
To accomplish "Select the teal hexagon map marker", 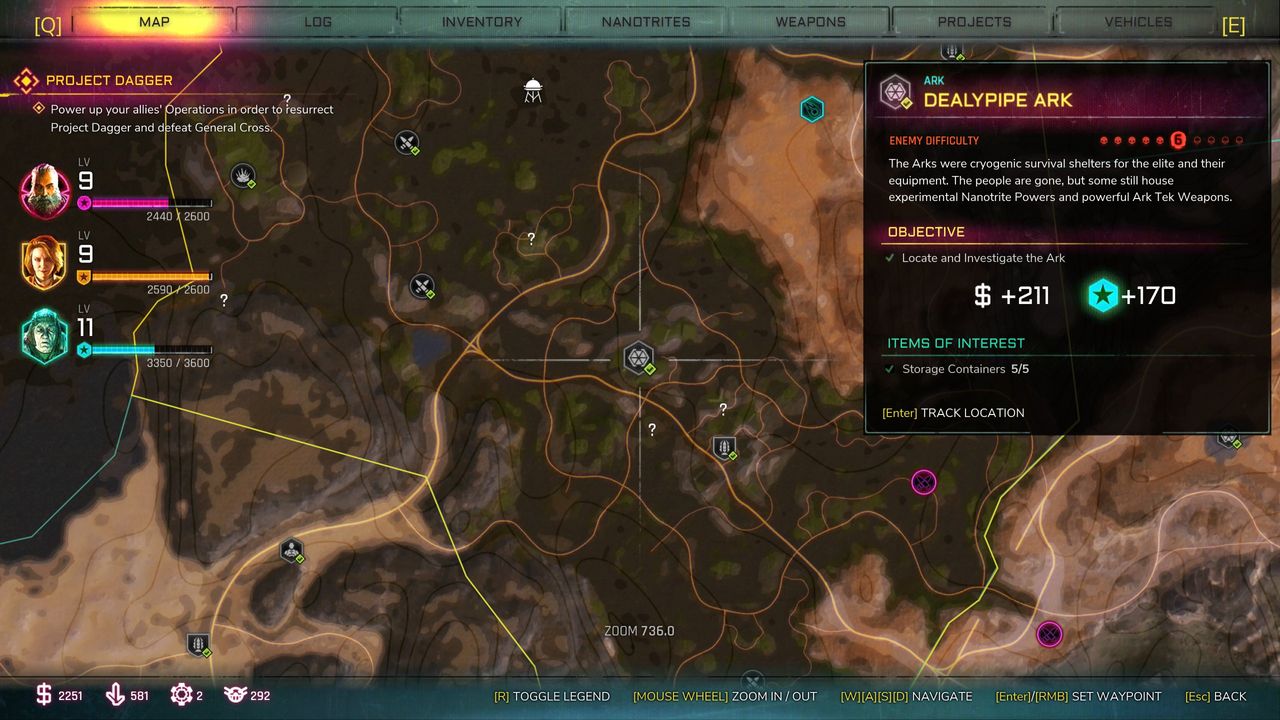I will point(812,108).
